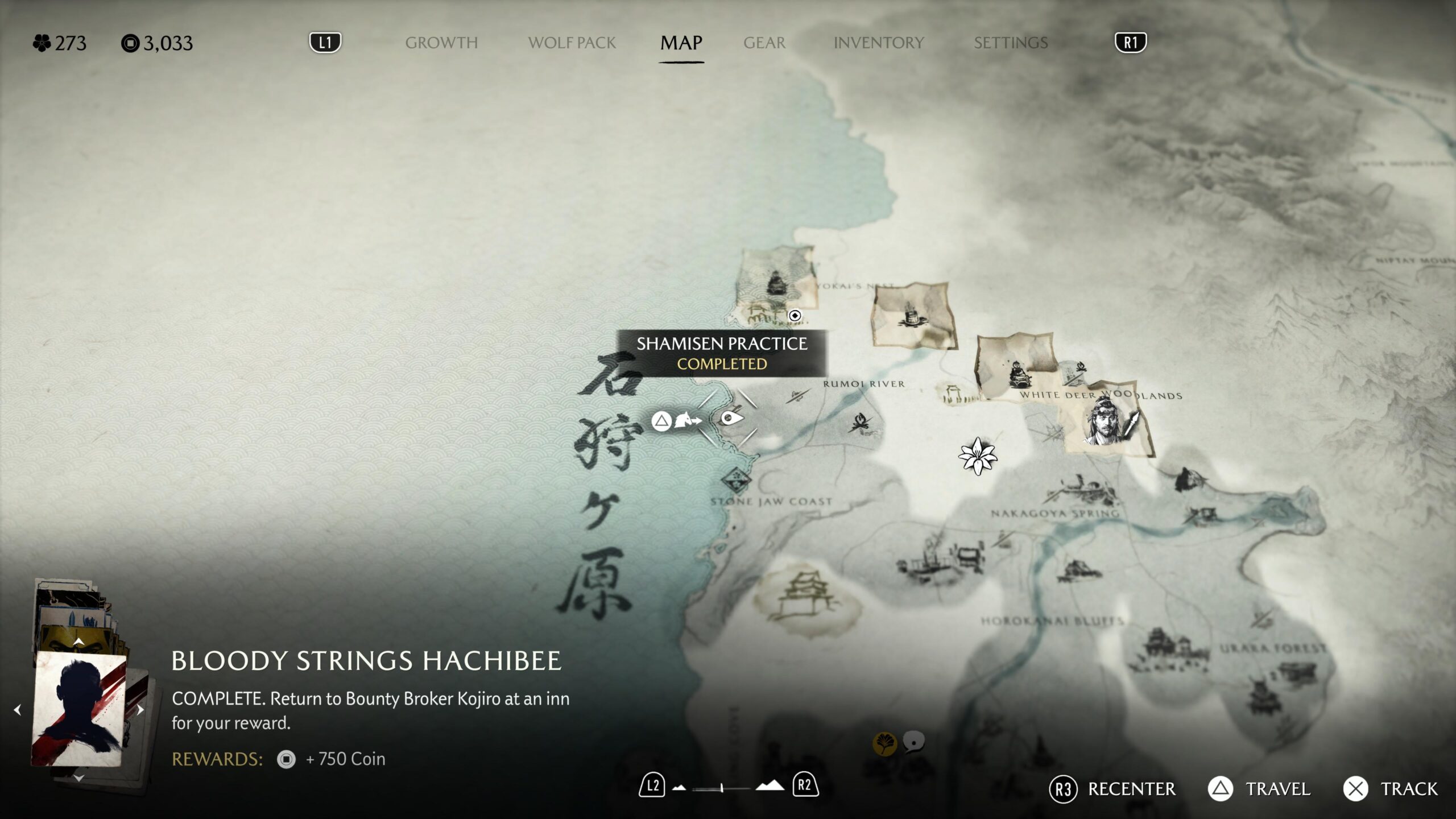
Task: Open the Wolf Pack tab
Action: 572,43
